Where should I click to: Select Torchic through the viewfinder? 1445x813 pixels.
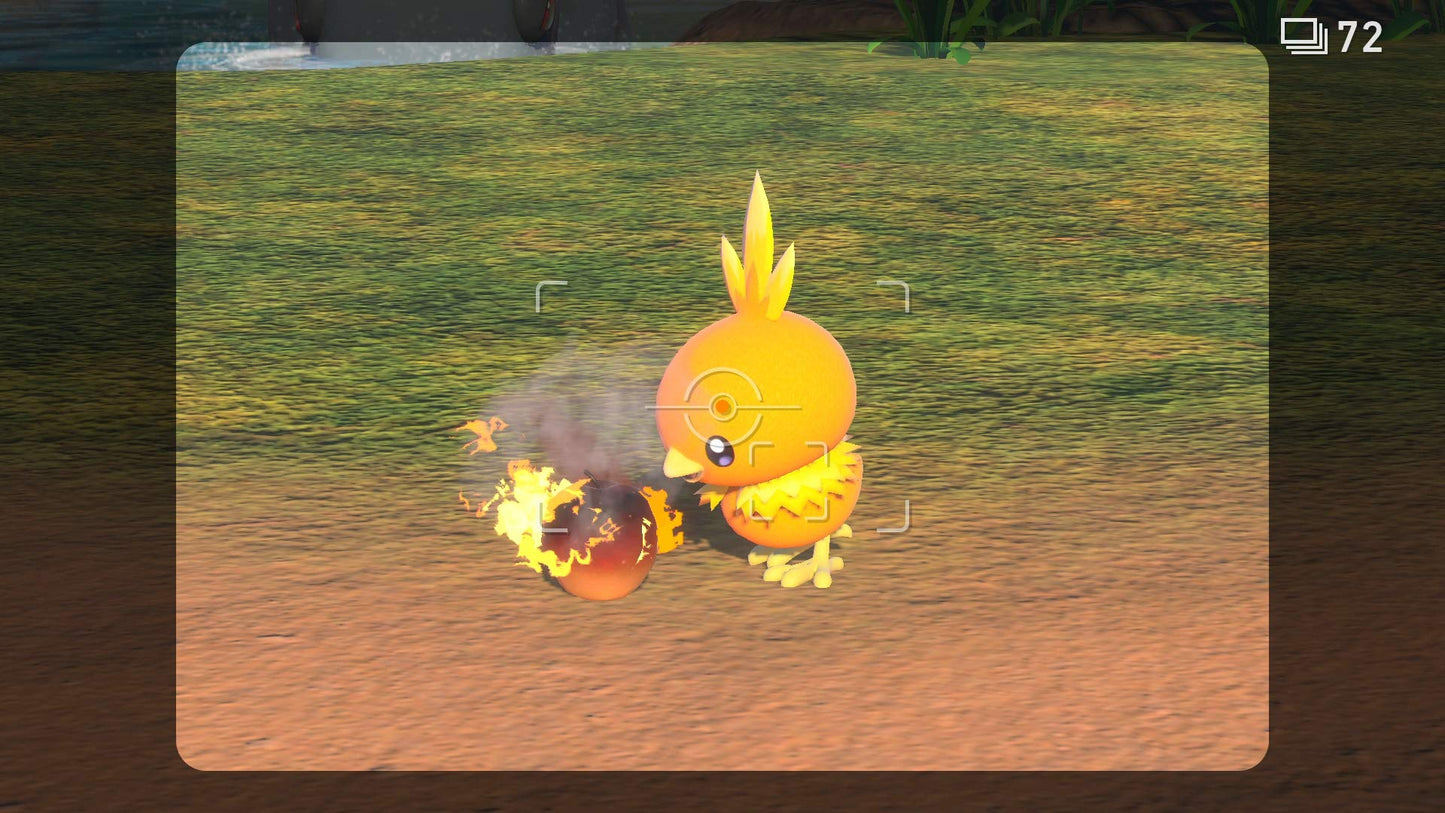(760, 400)
